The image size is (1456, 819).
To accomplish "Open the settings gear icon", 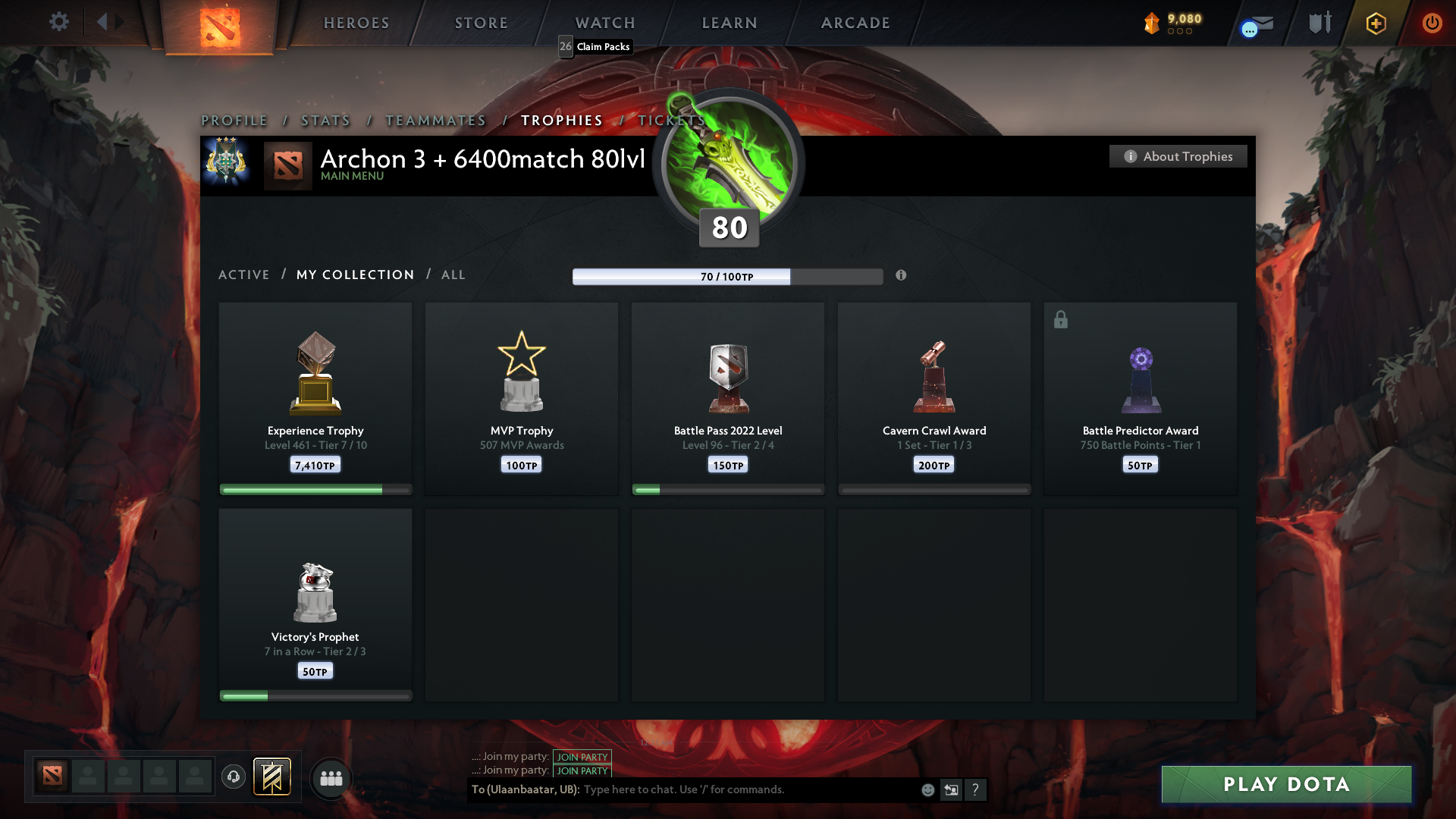I will pyautogui.click(x=59, y=22).
